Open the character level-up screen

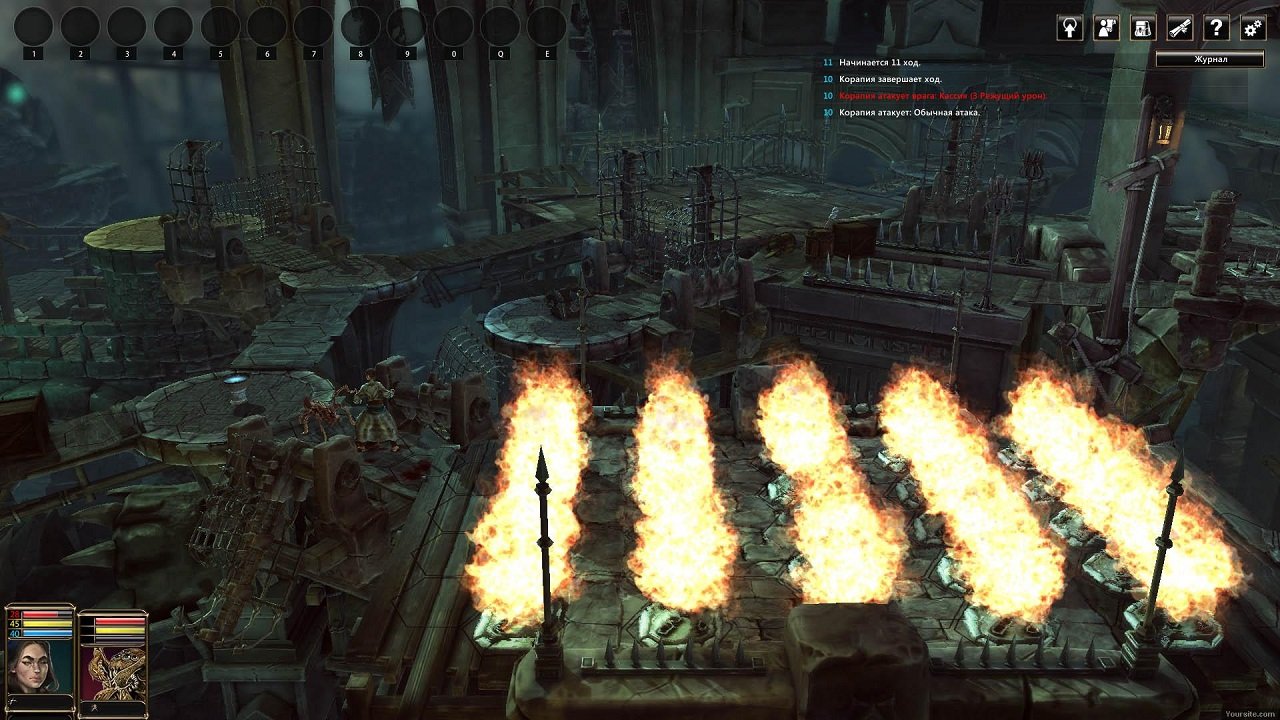tap(1069, 27)
